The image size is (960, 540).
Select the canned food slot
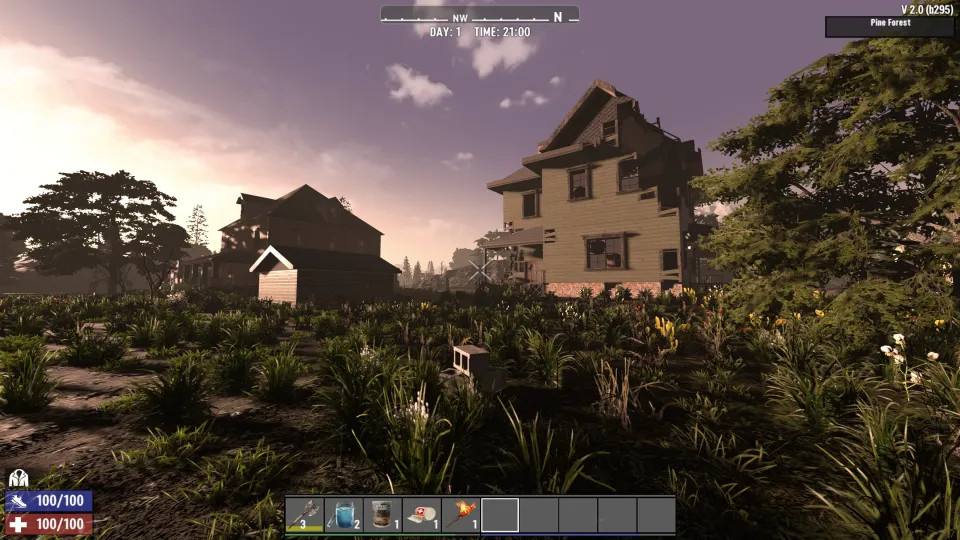click(382, 515)
